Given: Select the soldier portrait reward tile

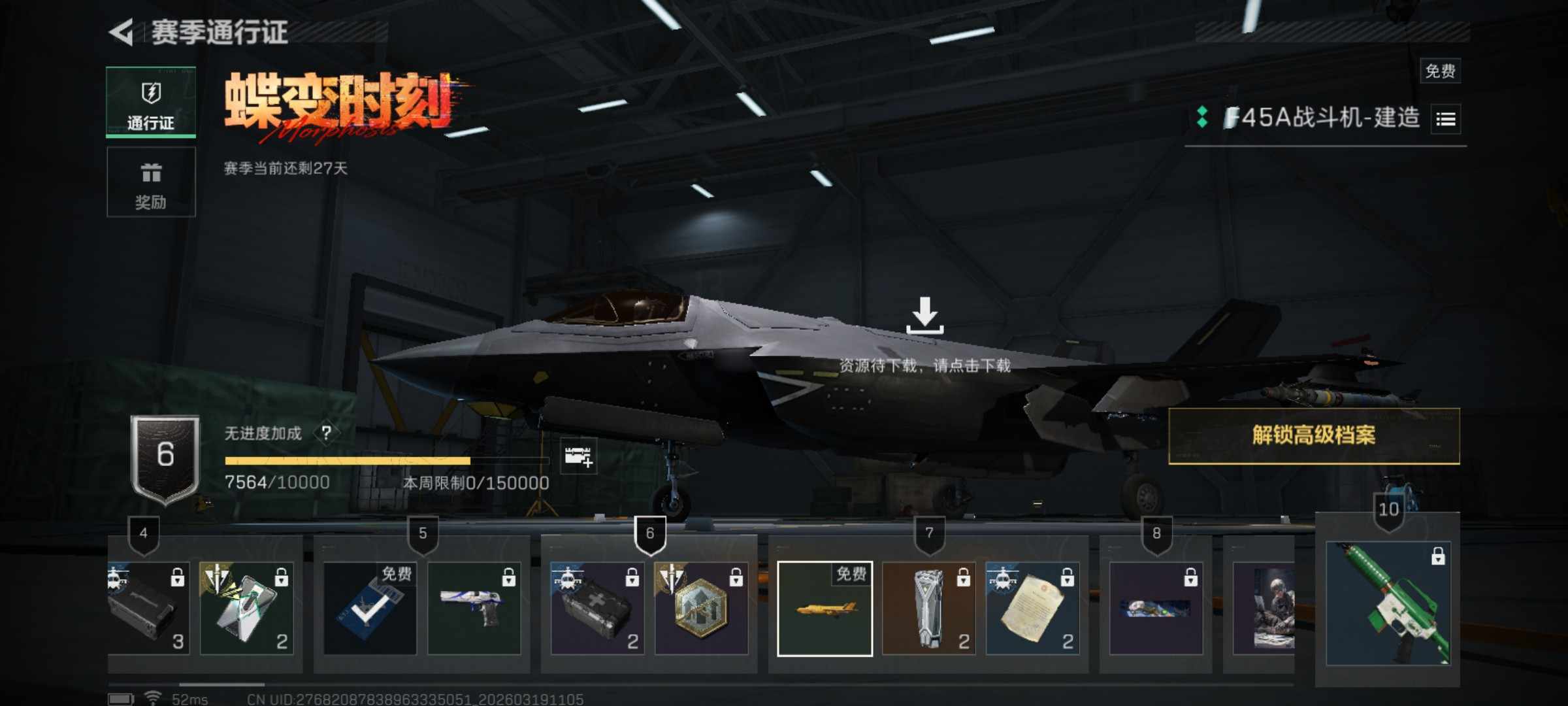Looking at the screenshot, I should [x=1264, y=609].
